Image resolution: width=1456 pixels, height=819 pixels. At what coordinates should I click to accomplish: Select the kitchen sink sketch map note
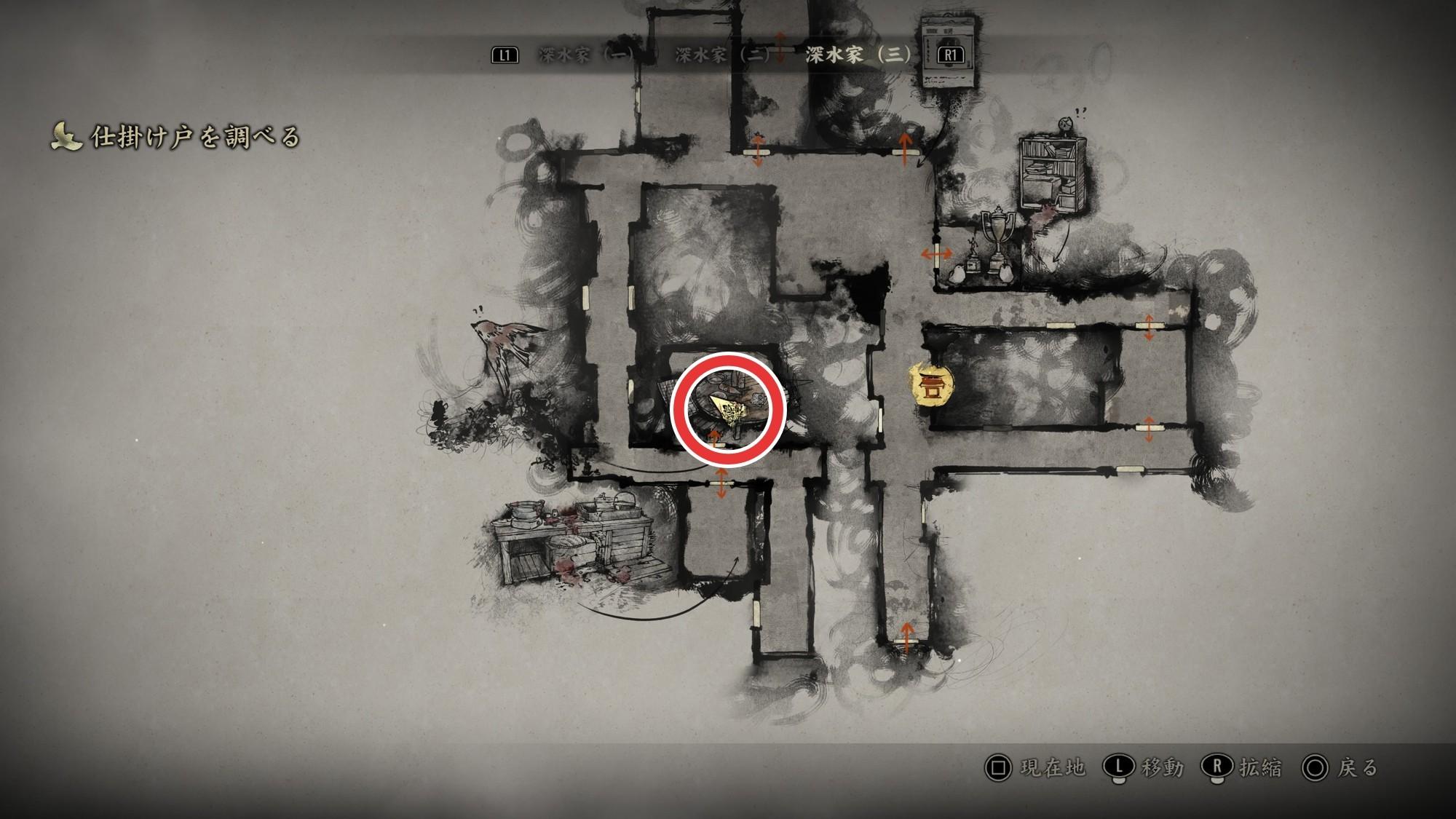tap(568, 539)
